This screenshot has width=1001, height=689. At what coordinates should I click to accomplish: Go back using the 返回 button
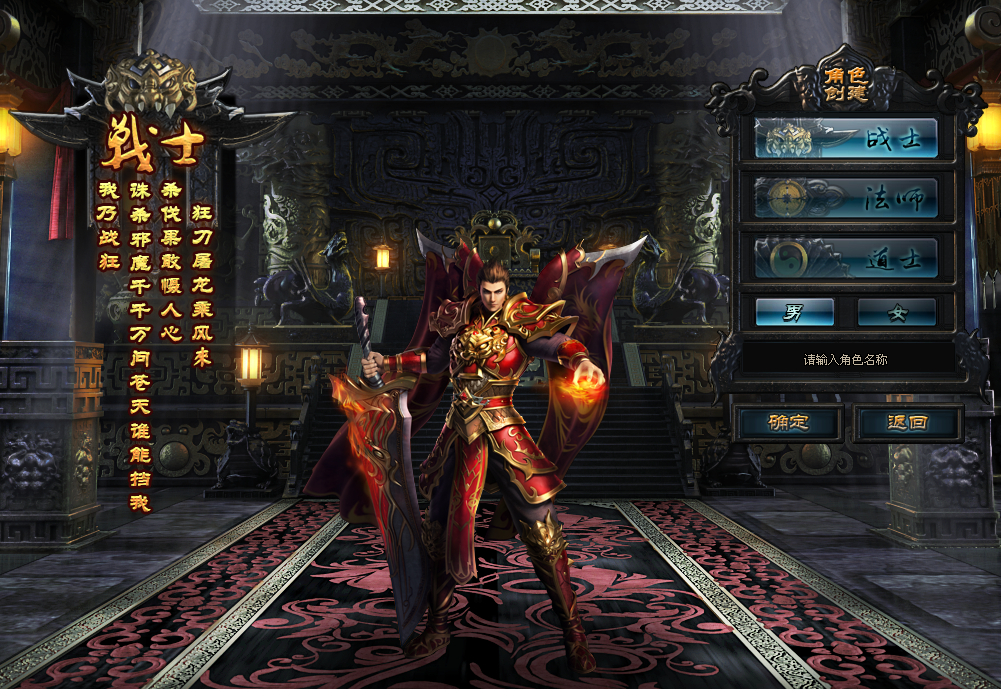907,423
